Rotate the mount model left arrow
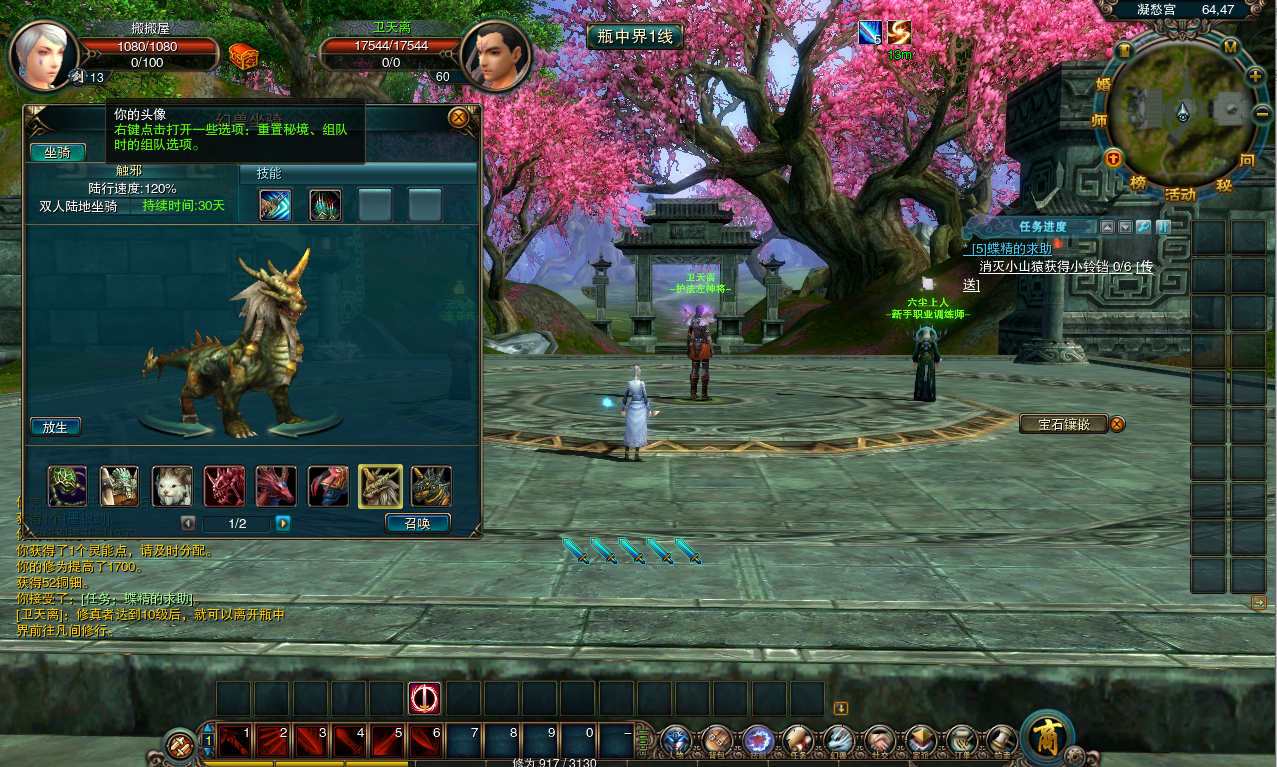The height and width of the screenshot is (767, 1277). click(180, 428)
